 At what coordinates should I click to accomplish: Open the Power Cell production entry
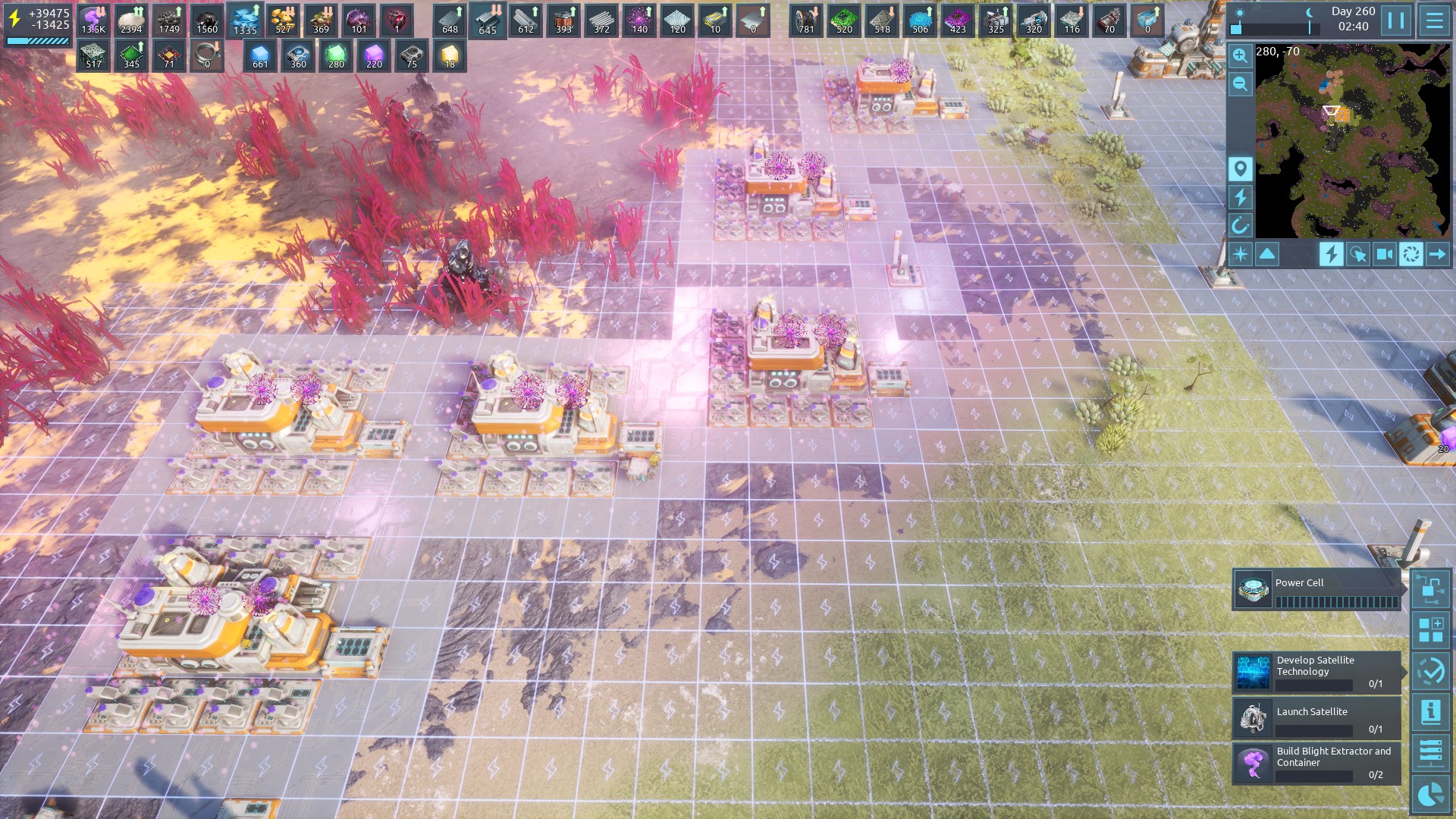coord(1316,590)
